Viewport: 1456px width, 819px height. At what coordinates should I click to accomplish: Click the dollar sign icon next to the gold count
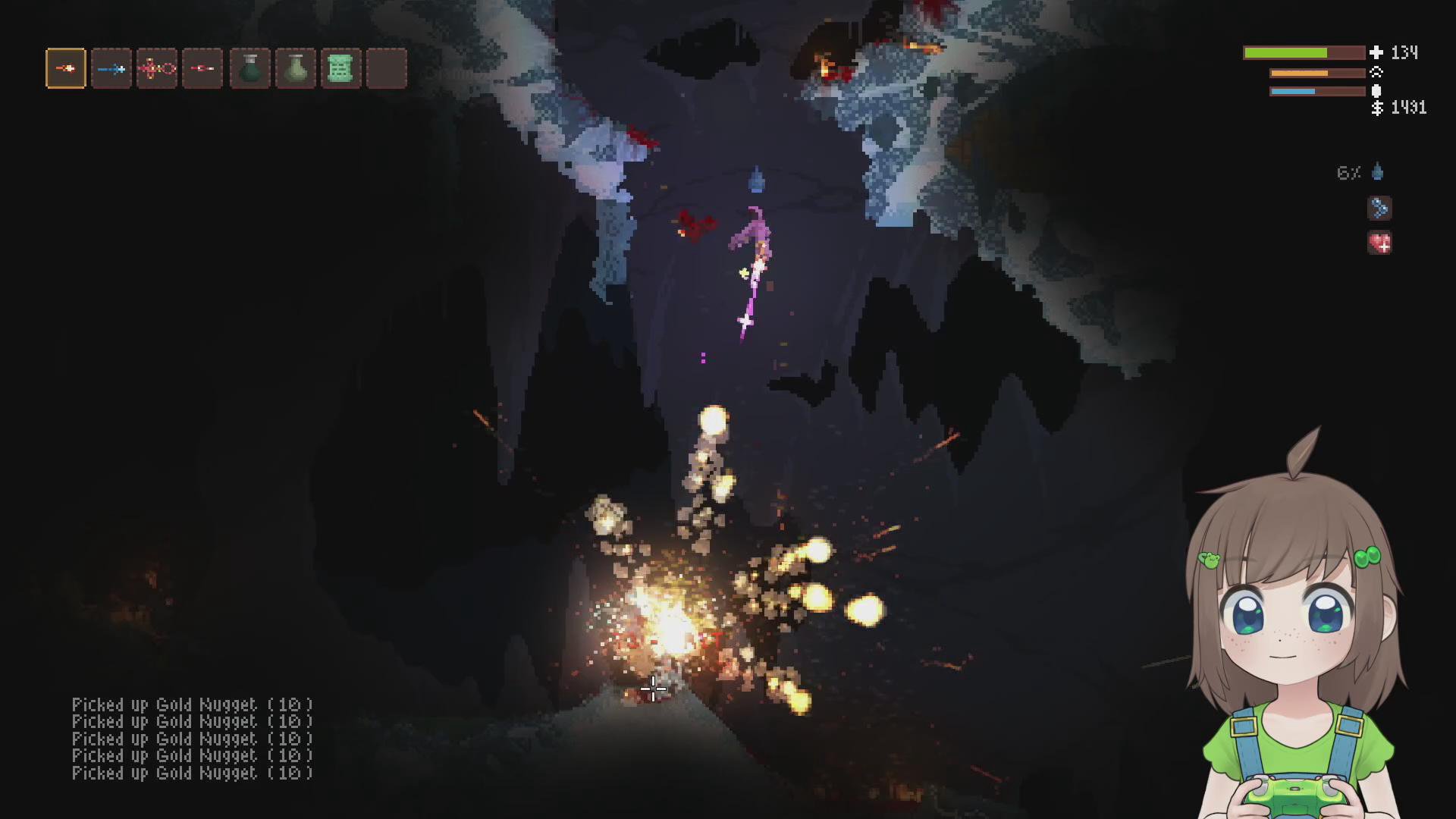[1376, 108]
